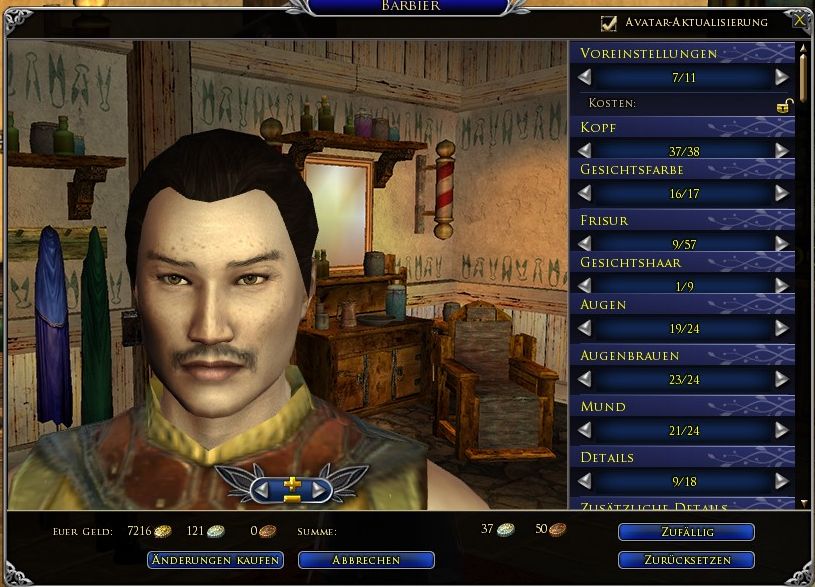The height and width of the screenshot is (587, 815).
Task: Go to next Augen option
Action: click(781, 328)
